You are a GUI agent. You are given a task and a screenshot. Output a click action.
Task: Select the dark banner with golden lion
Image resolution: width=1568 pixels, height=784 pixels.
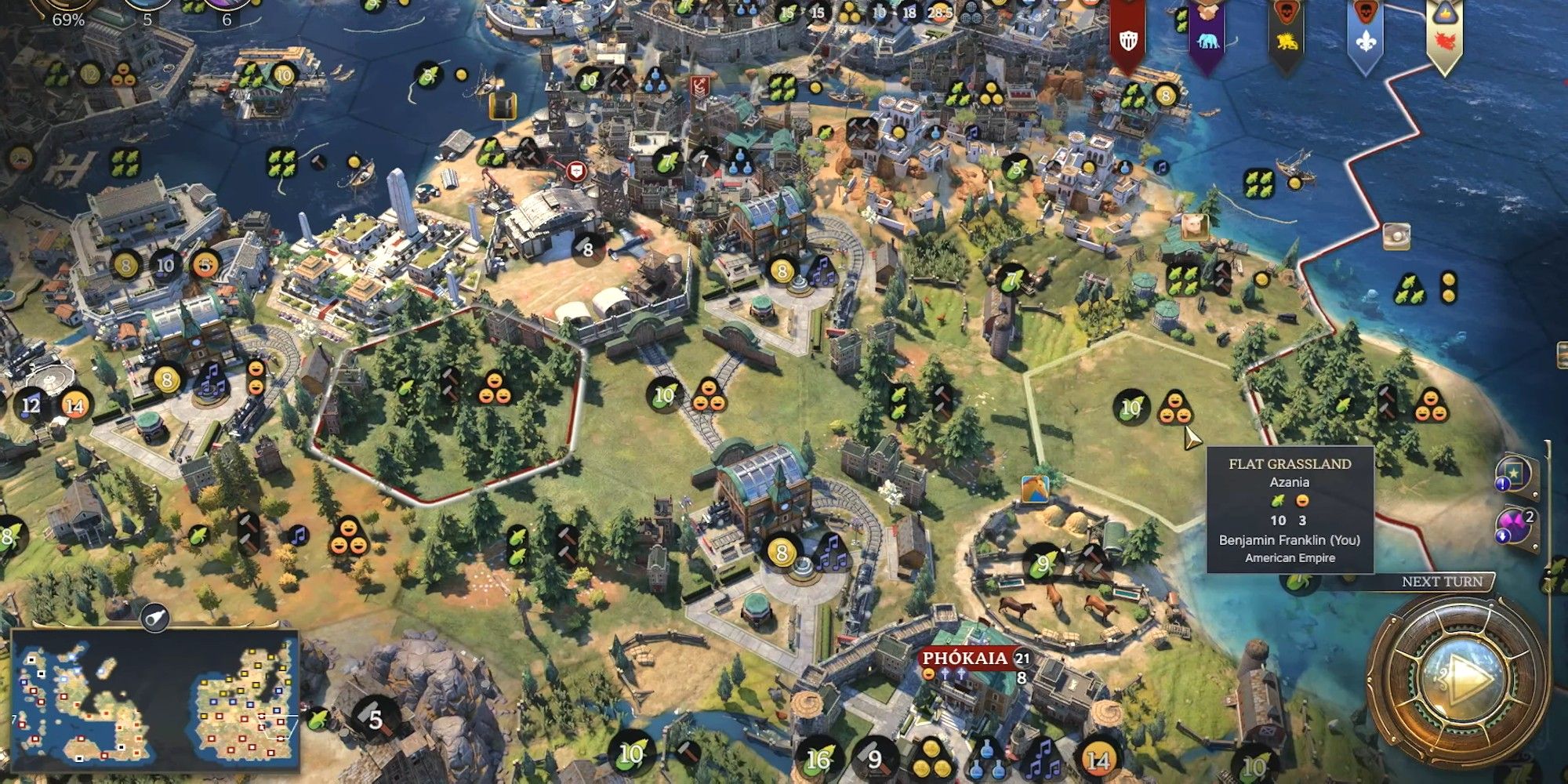(x=1286, y=35)
